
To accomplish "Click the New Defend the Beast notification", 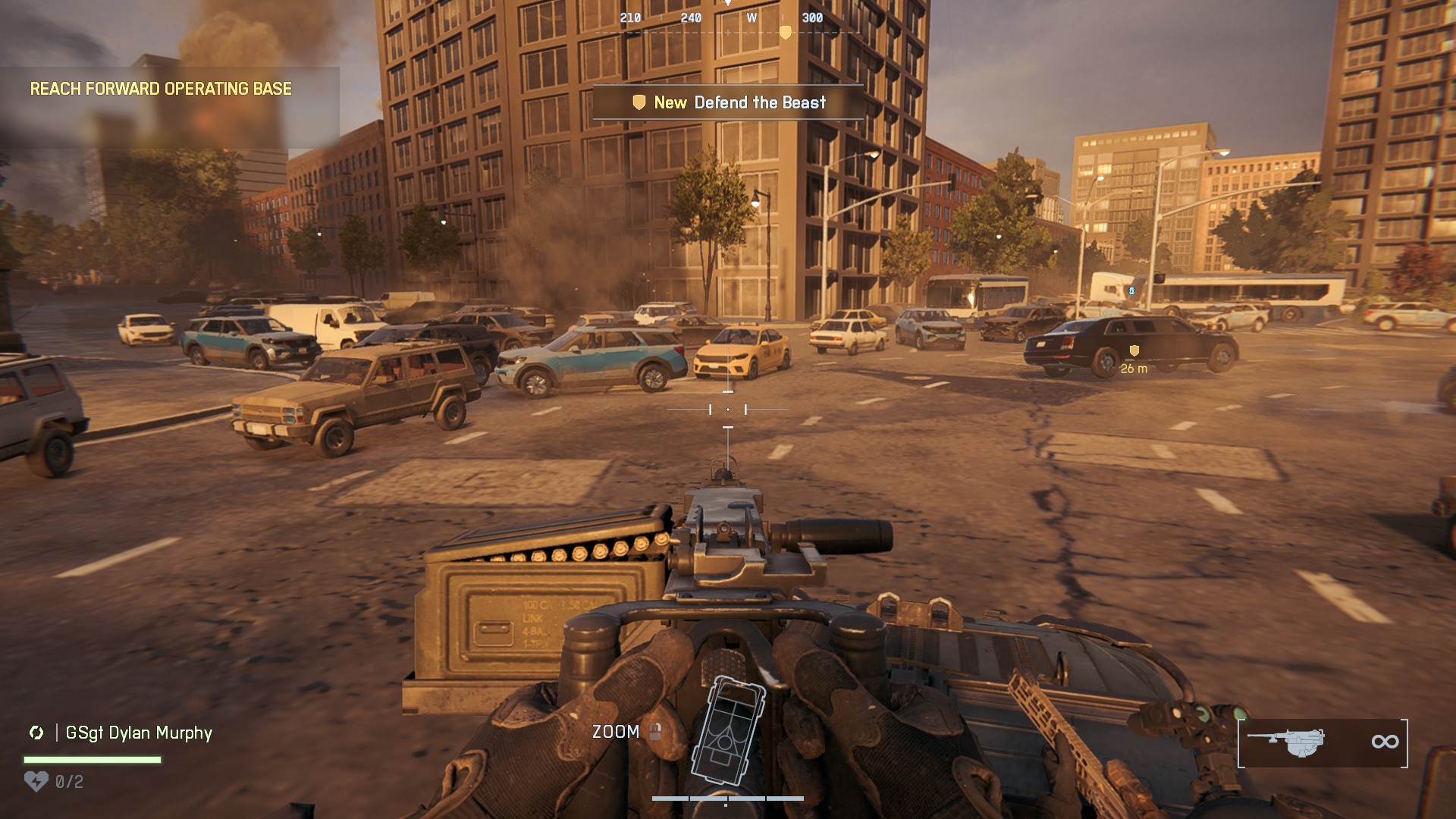I will 729,102.
